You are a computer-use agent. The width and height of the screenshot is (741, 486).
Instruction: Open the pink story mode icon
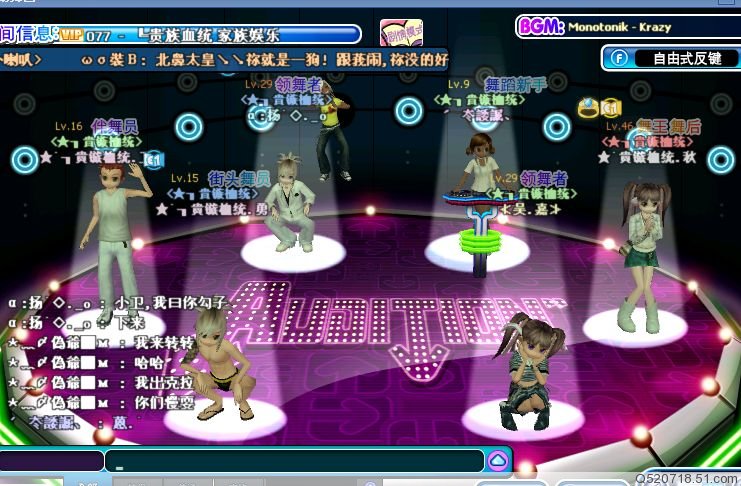coord(400,33)
